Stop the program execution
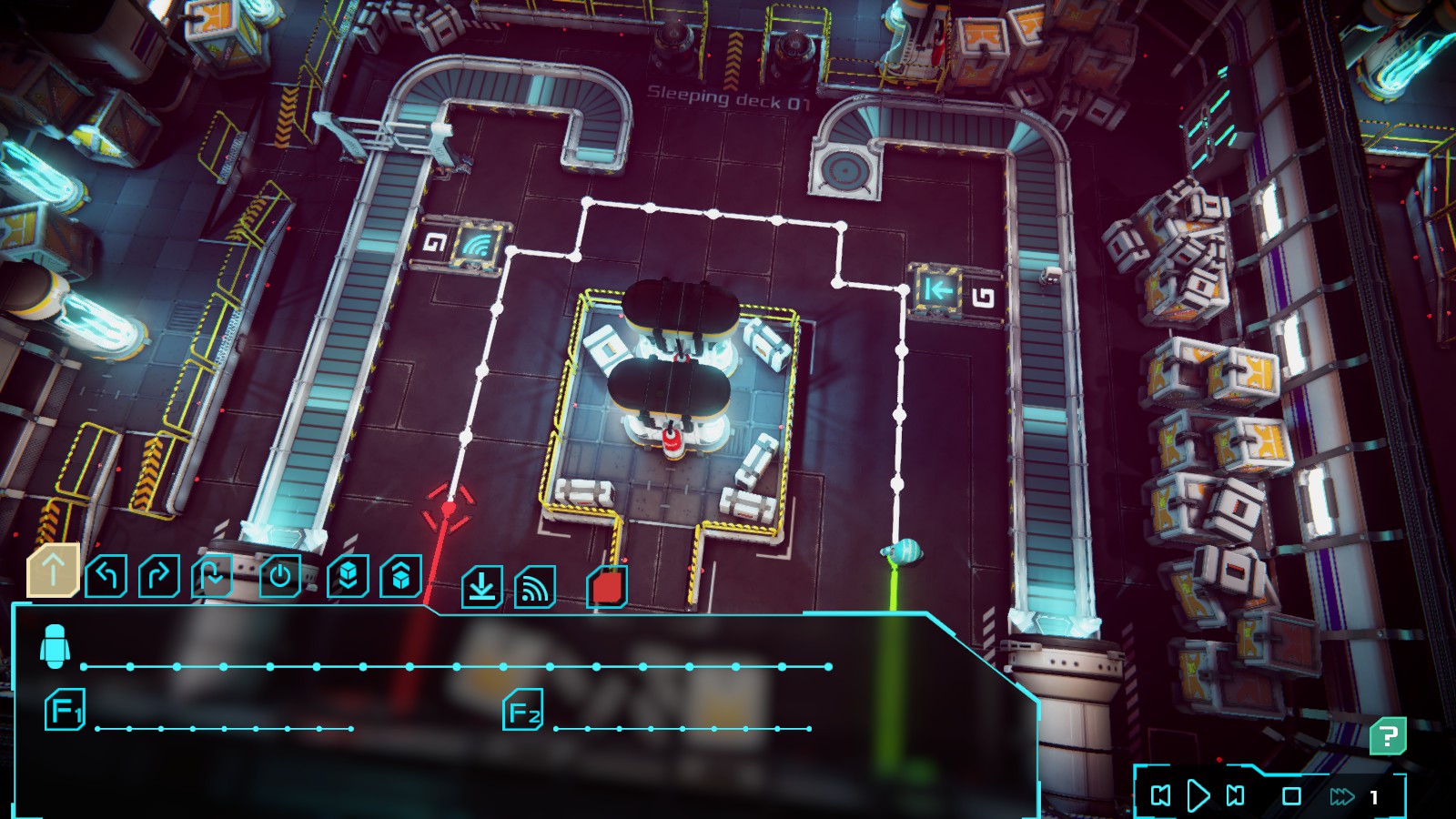 1291,796
